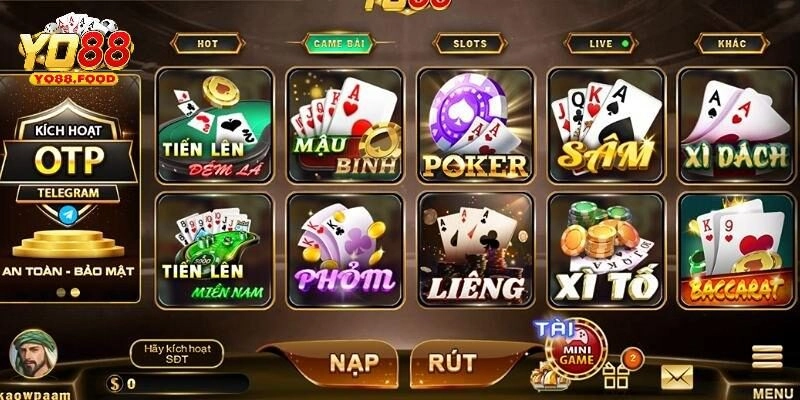
Task: Open the Sâm card game
Action: pos(605,125)
